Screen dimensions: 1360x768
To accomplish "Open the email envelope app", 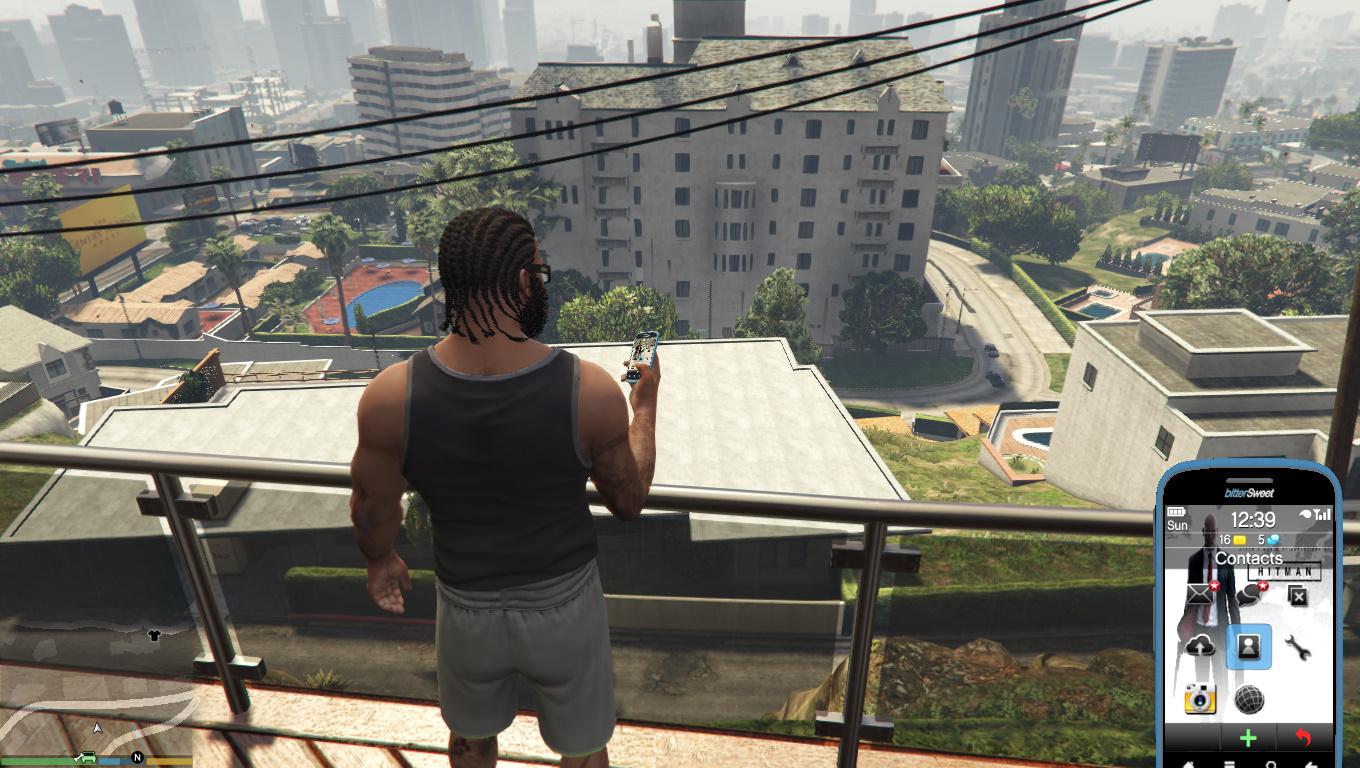I will coord(1199,596).
